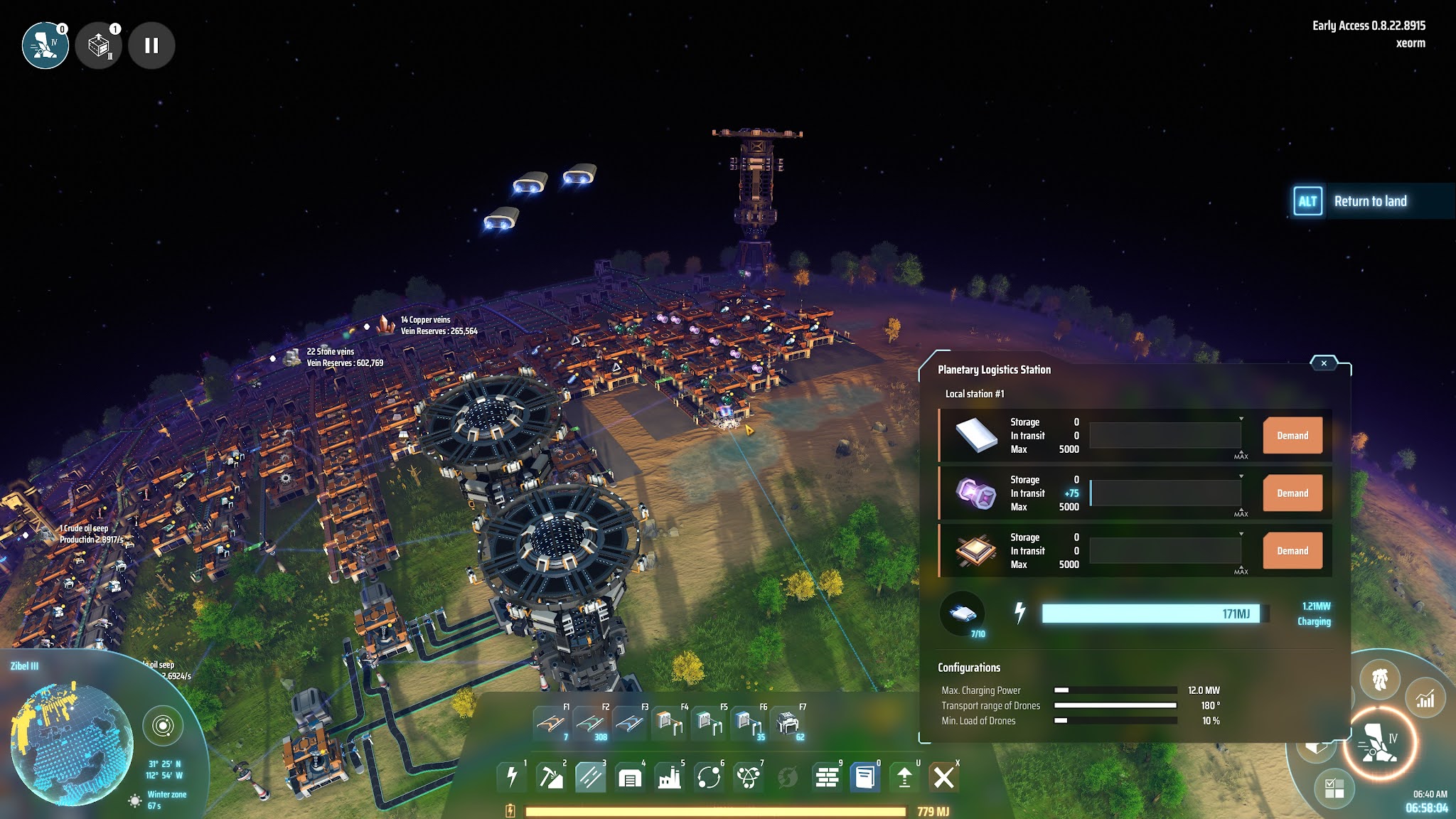Open the Storage build category
The width and height of the screenshot is (1456, 819).
(630, 776)
